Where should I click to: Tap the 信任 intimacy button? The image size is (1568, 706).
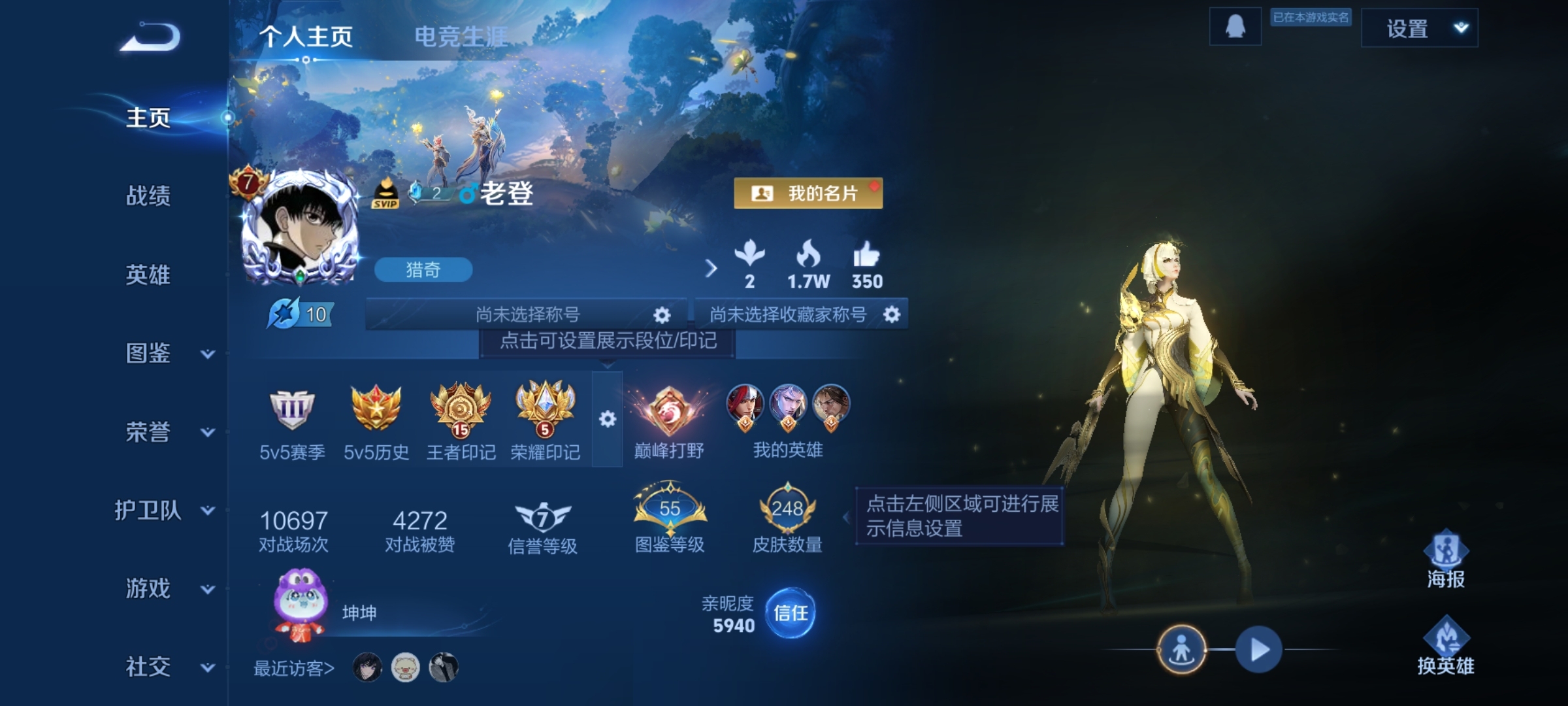click(790, 613)
